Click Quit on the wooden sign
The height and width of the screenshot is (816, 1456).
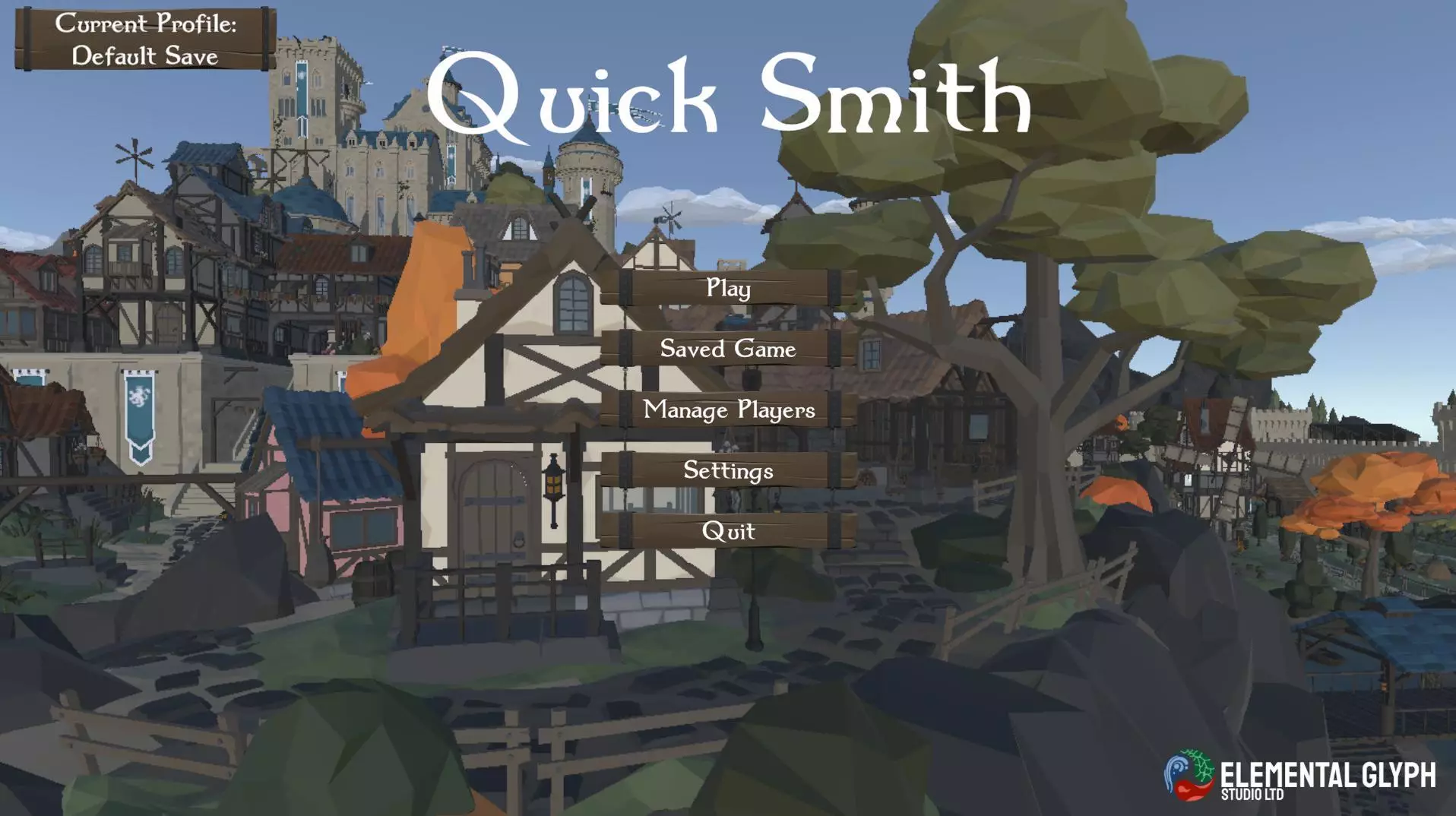(727, 532)
